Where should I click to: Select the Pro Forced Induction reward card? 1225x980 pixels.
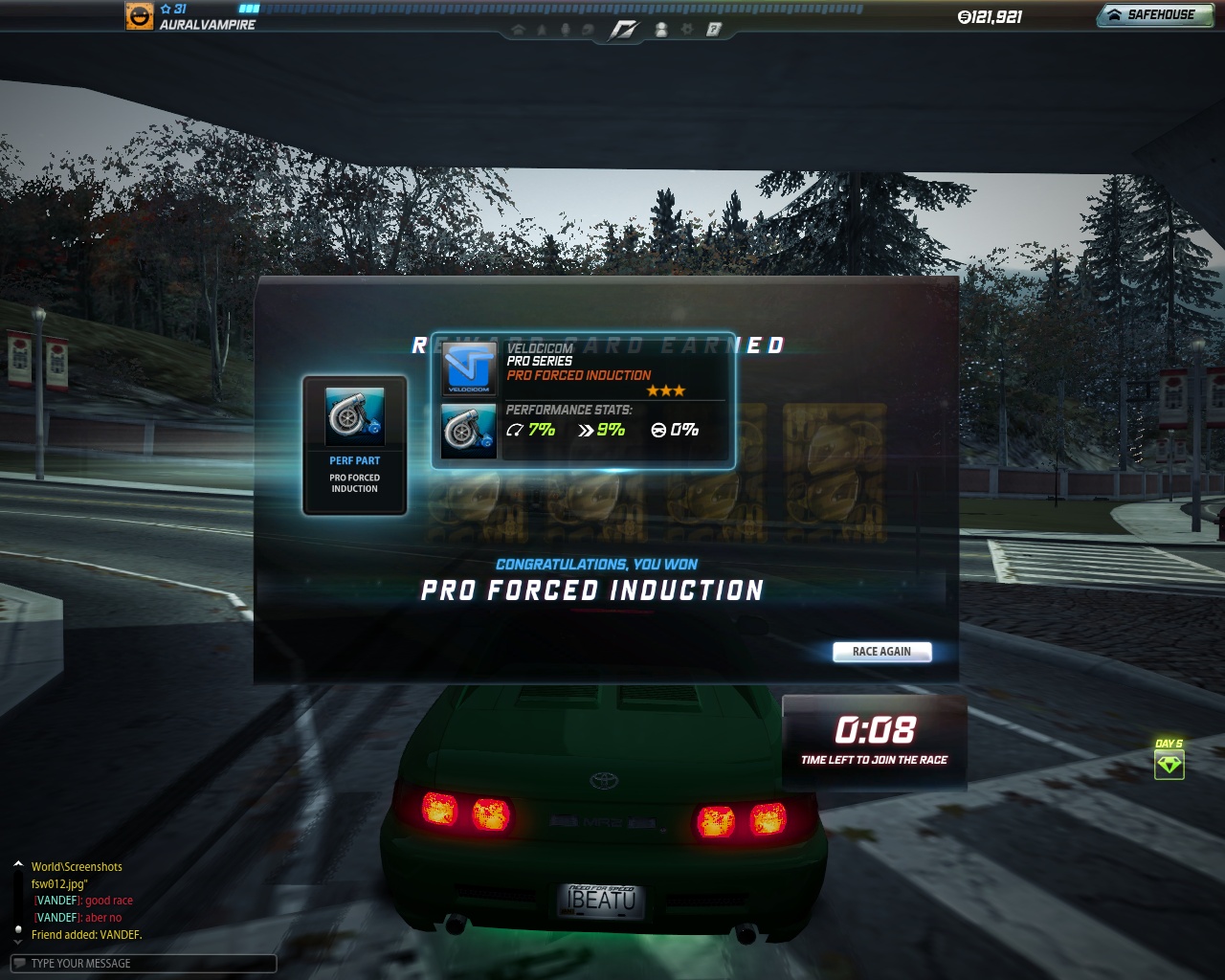coord(355,445)
